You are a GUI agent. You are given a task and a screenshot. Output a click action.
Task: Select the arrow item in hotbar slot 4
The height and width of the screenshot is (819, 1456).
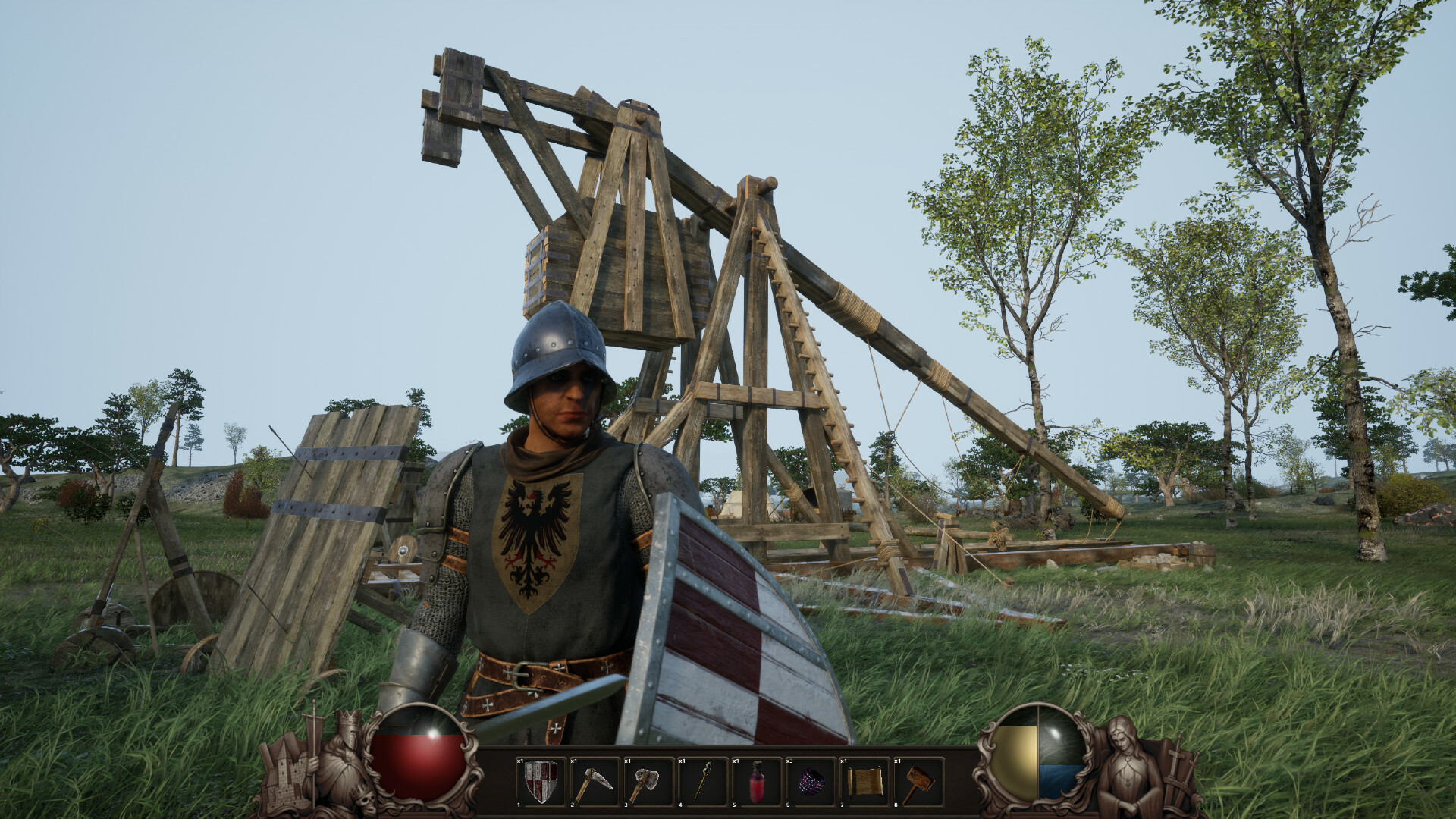coord(703,781)
